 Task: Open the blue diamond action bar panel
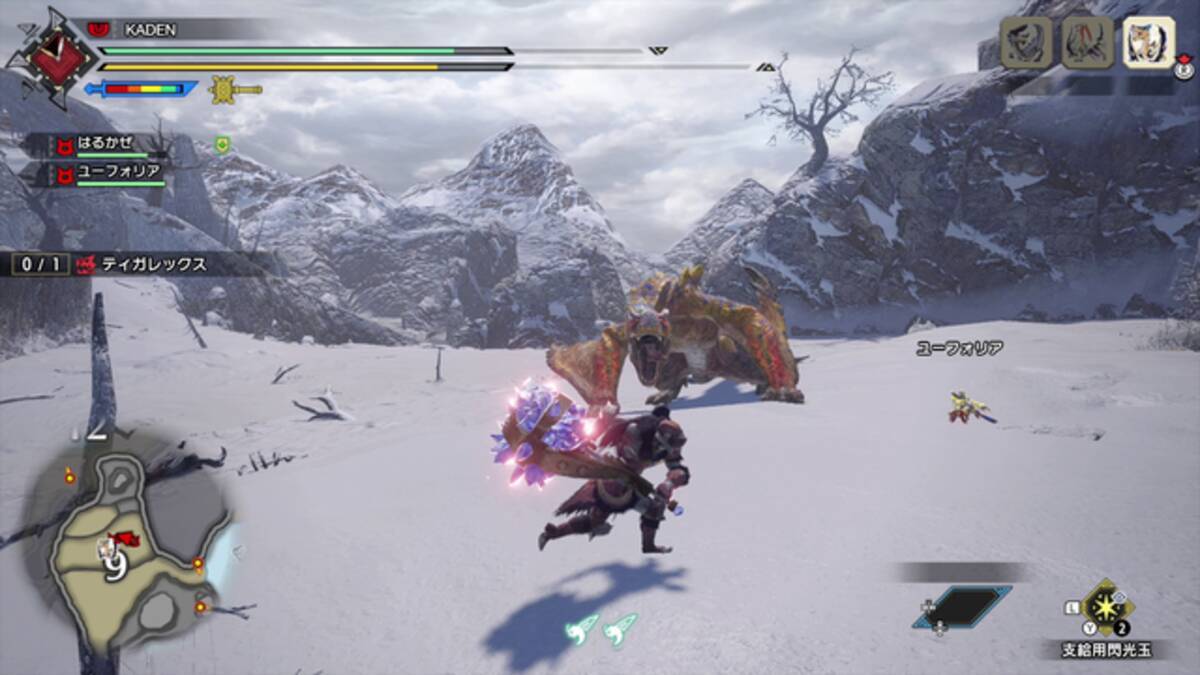[x=961, y=607]
